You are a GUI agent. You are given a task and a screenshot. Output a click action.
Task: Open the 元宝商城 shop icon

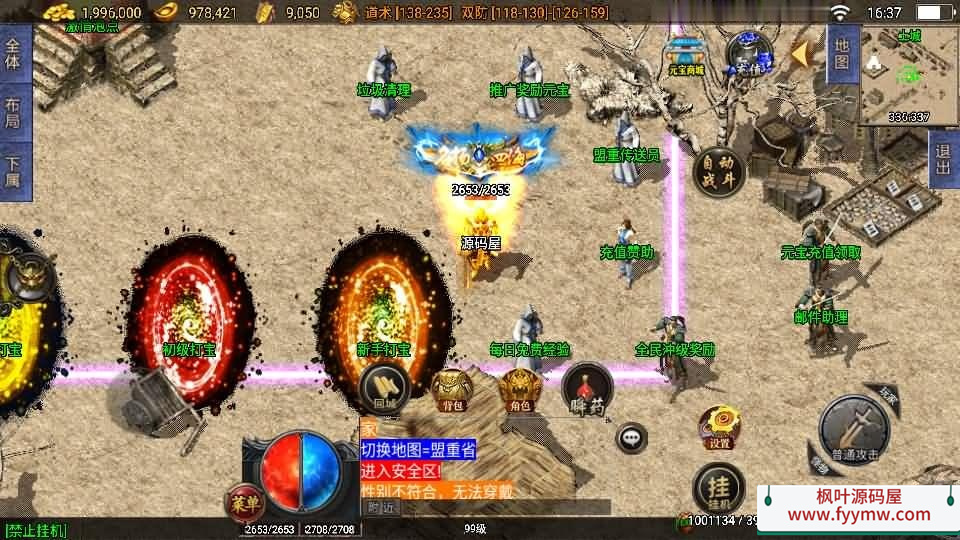pyautogui.click(x=686, y=55)
